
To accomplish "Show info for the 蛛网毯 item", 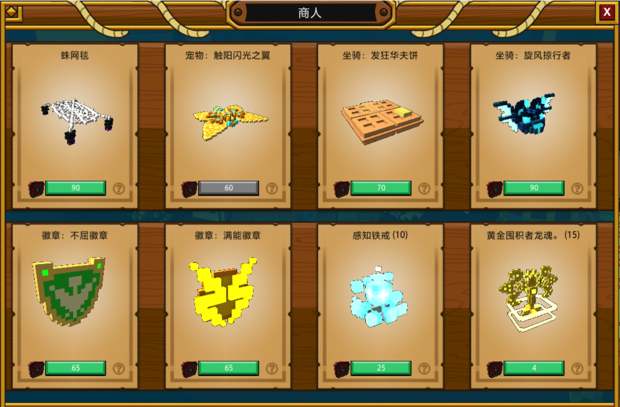I will [x=118, y=188].
